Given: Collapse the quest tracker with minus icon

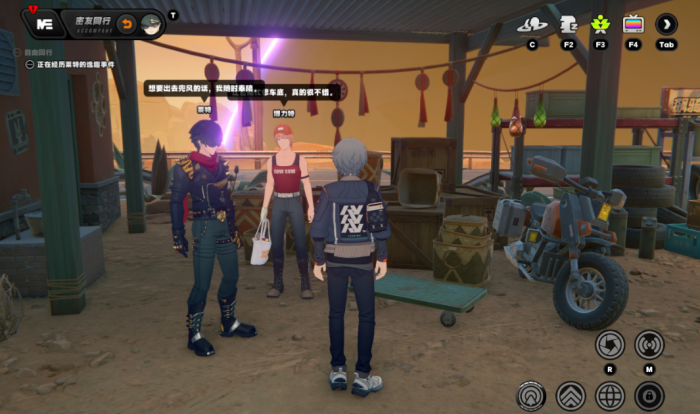Looking at the screenshot, I should [29, 64].
